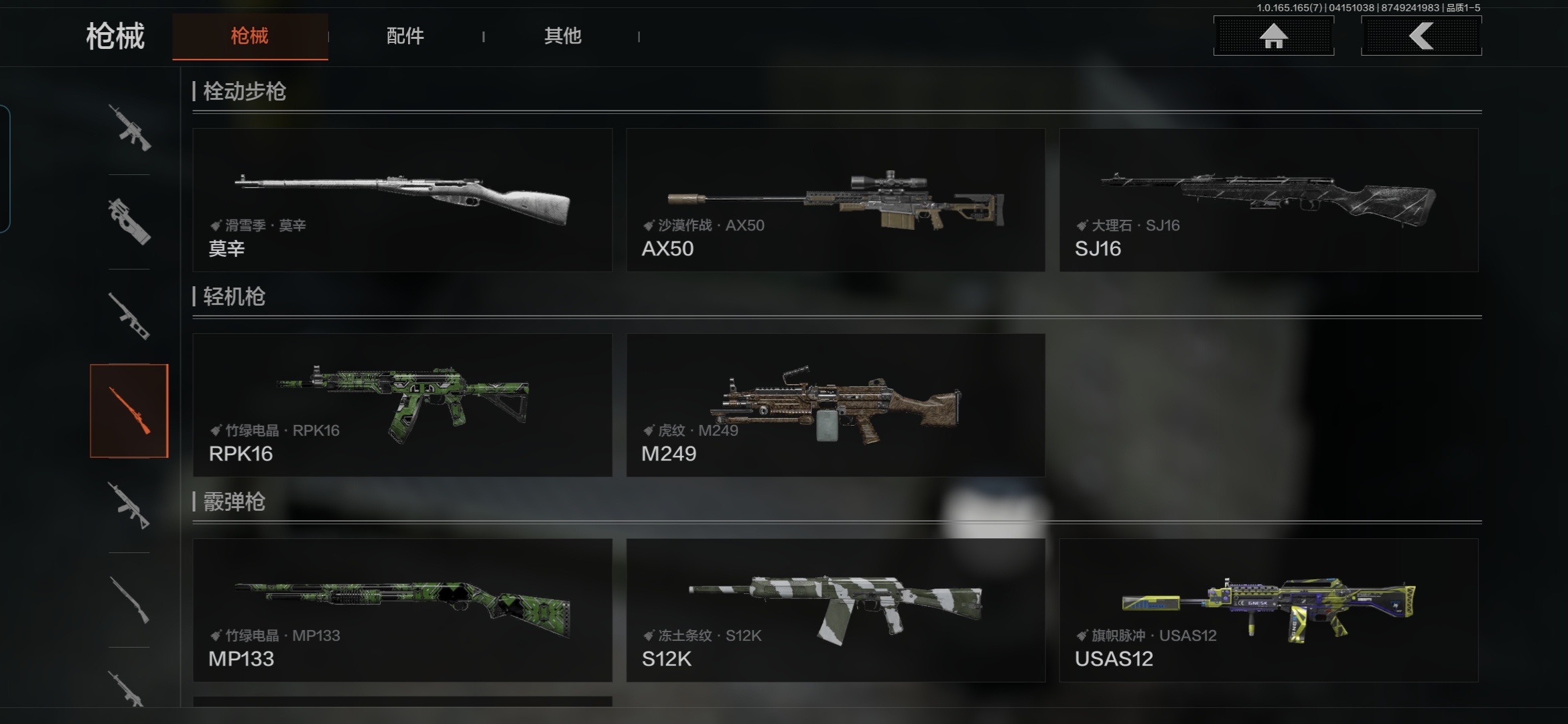The height and width of the screenshot is (724, 1568).
Task: Open the USAS12 shotgun card
Action: tap(1268, 610)
